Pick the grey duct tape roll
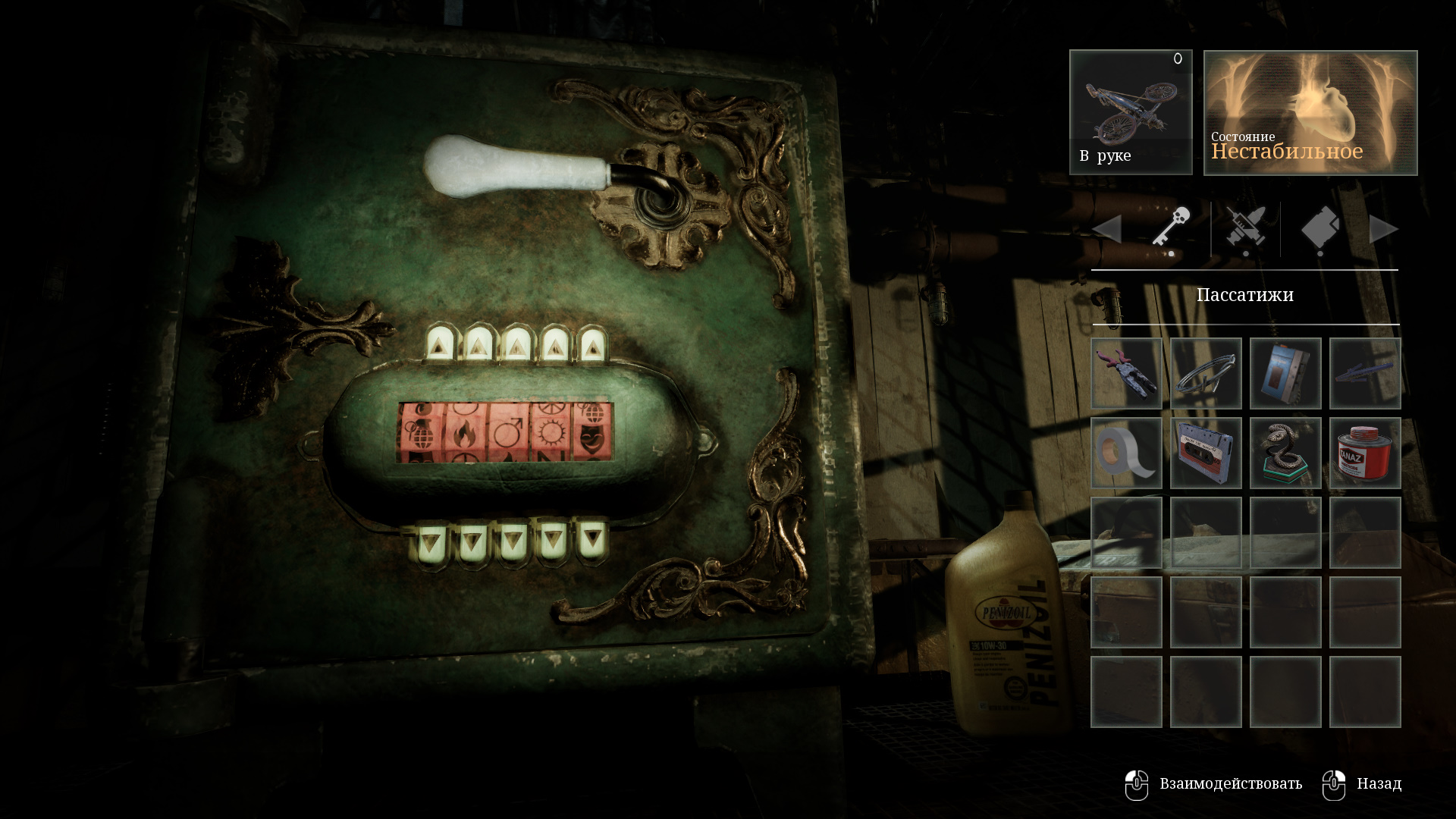Viewport: 1456px width, 819px height. [x=1126, y=453]
